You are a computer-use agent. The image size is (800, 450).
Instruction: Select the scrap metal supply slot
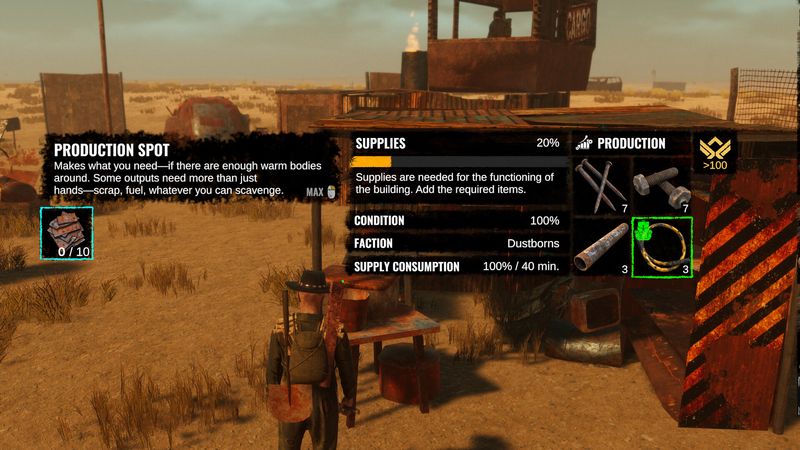click(x=67, y=232)
